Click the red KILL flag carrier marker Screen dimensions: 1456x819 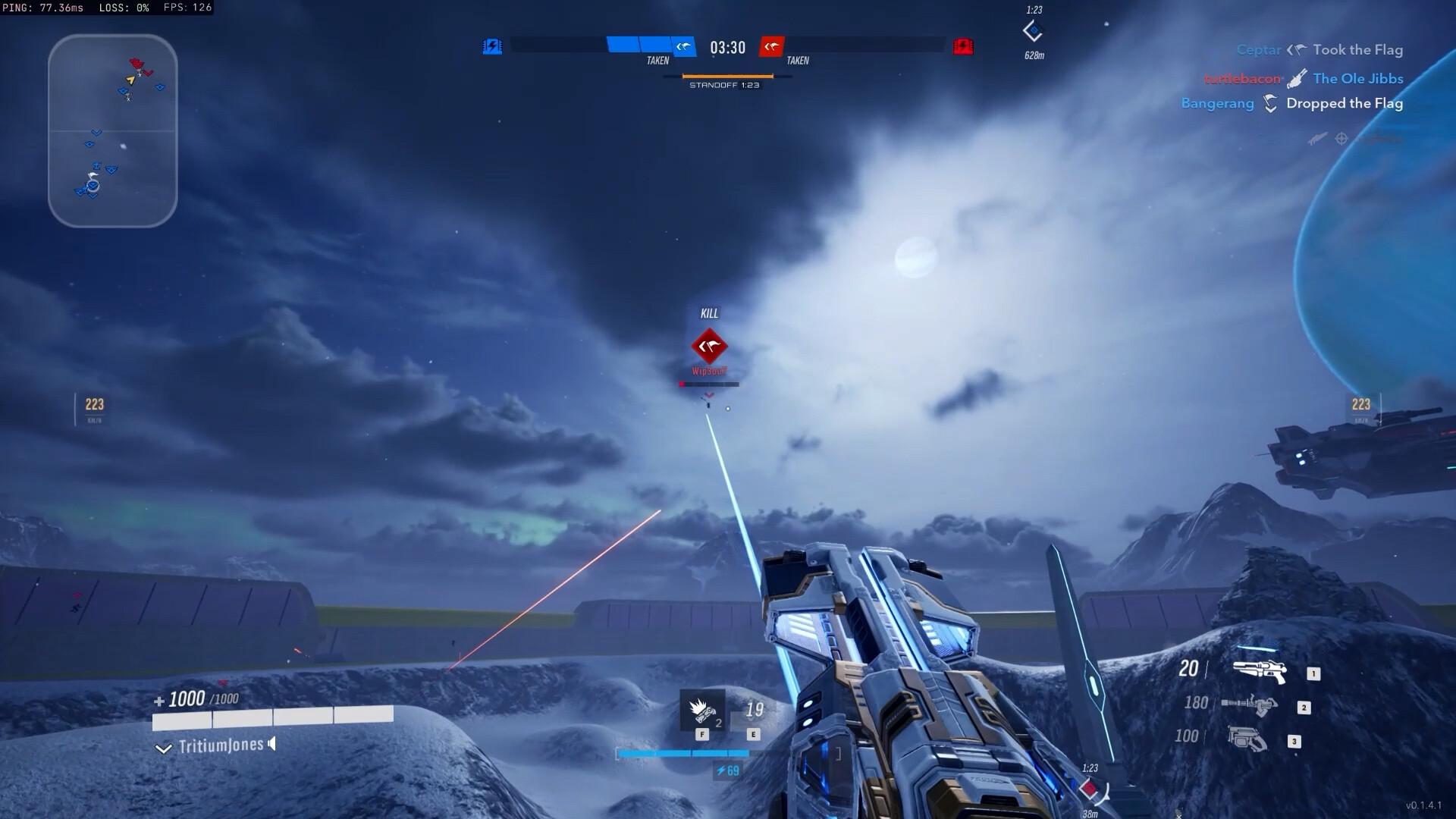[x=709, y=347]
